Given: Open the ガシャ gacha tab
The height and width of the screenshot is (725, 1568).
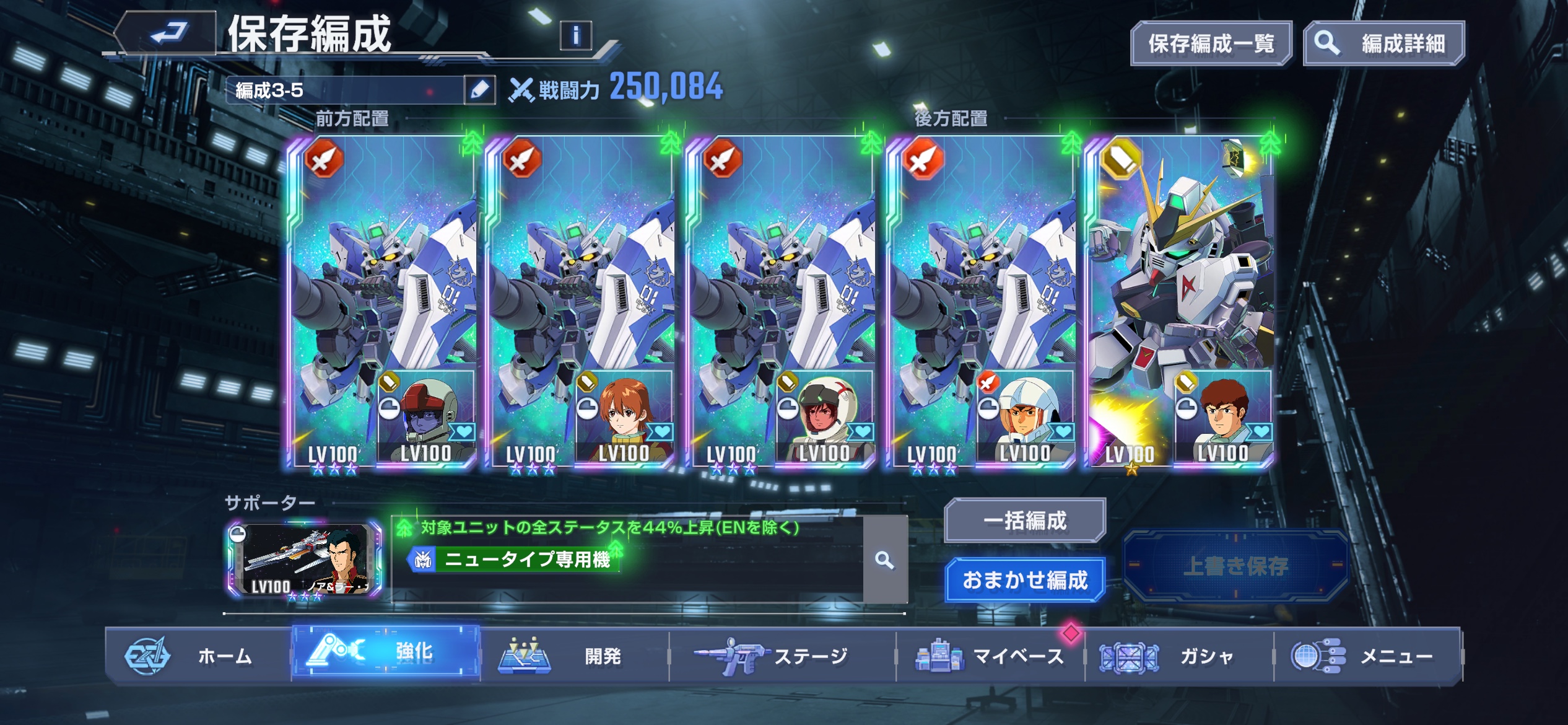Looking at the screenshot, I should tap(1179, 656).
